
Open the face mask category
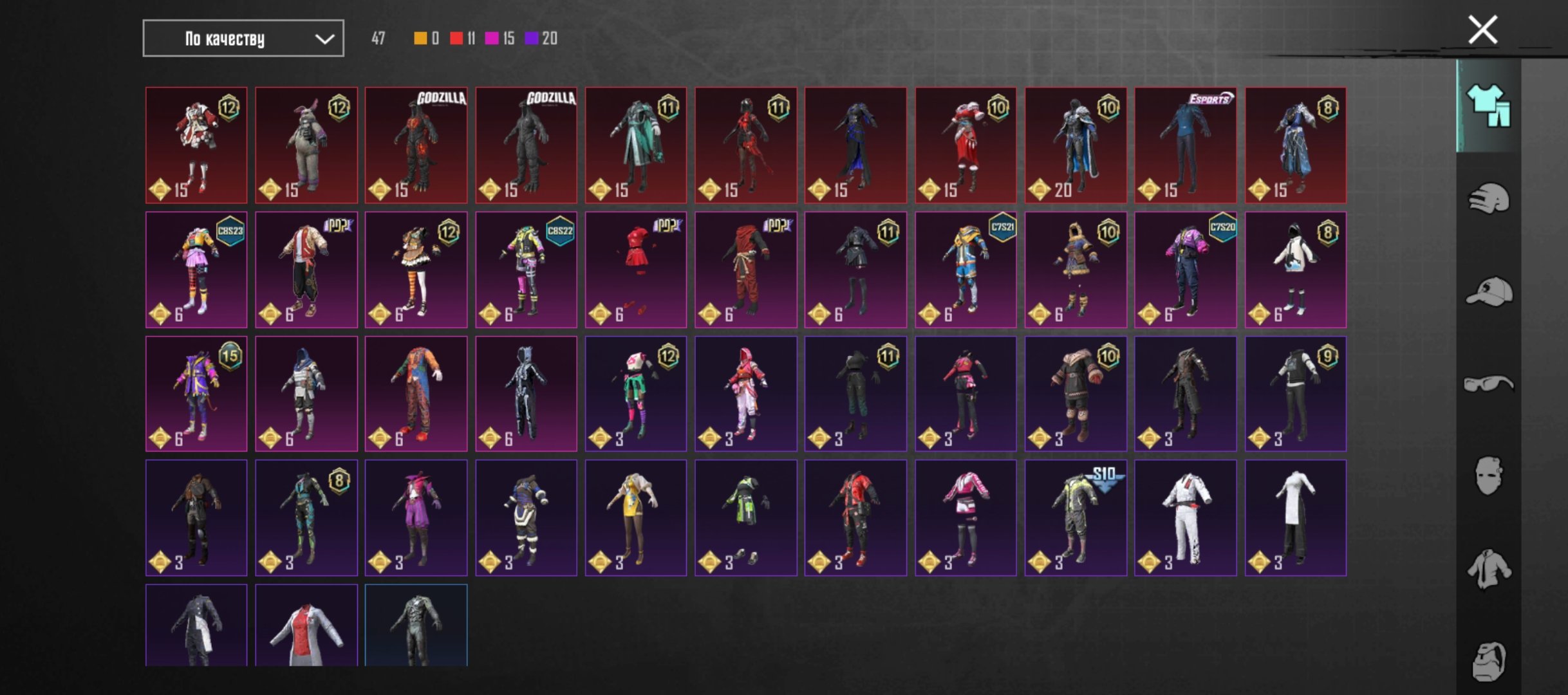coord(1488,476)
